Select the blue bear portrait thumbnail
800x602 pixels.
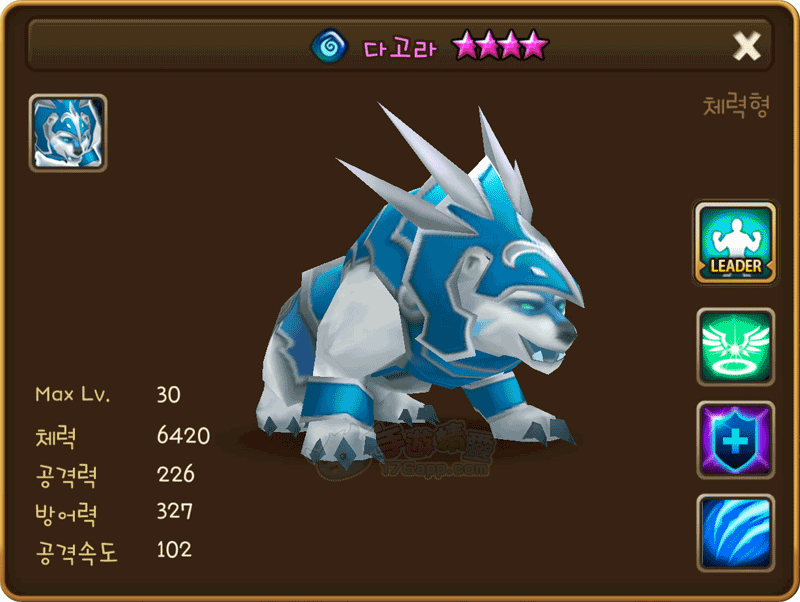point(68,133)
